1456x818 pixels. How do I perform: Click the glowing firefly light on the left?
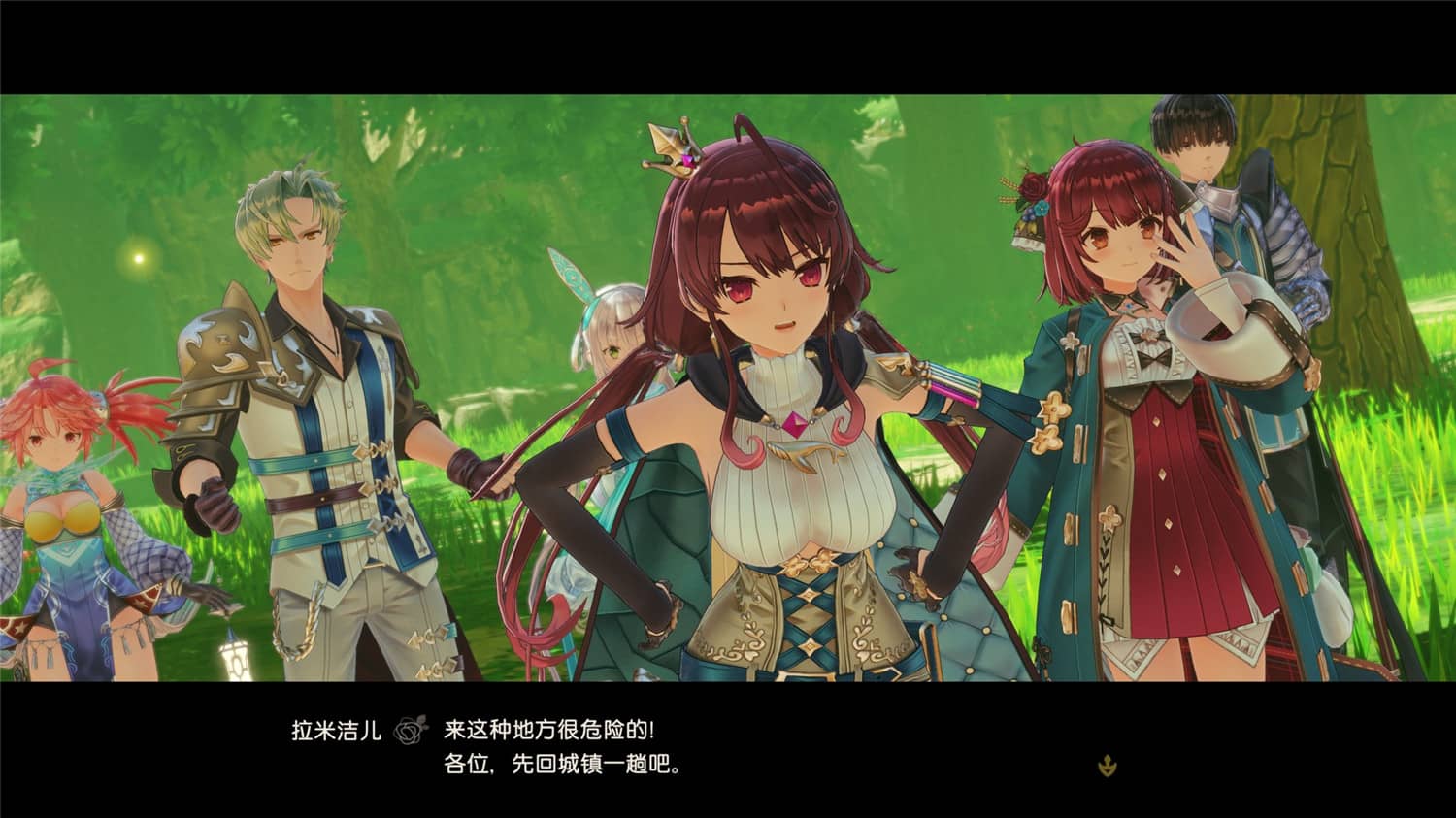click(137, 257)
